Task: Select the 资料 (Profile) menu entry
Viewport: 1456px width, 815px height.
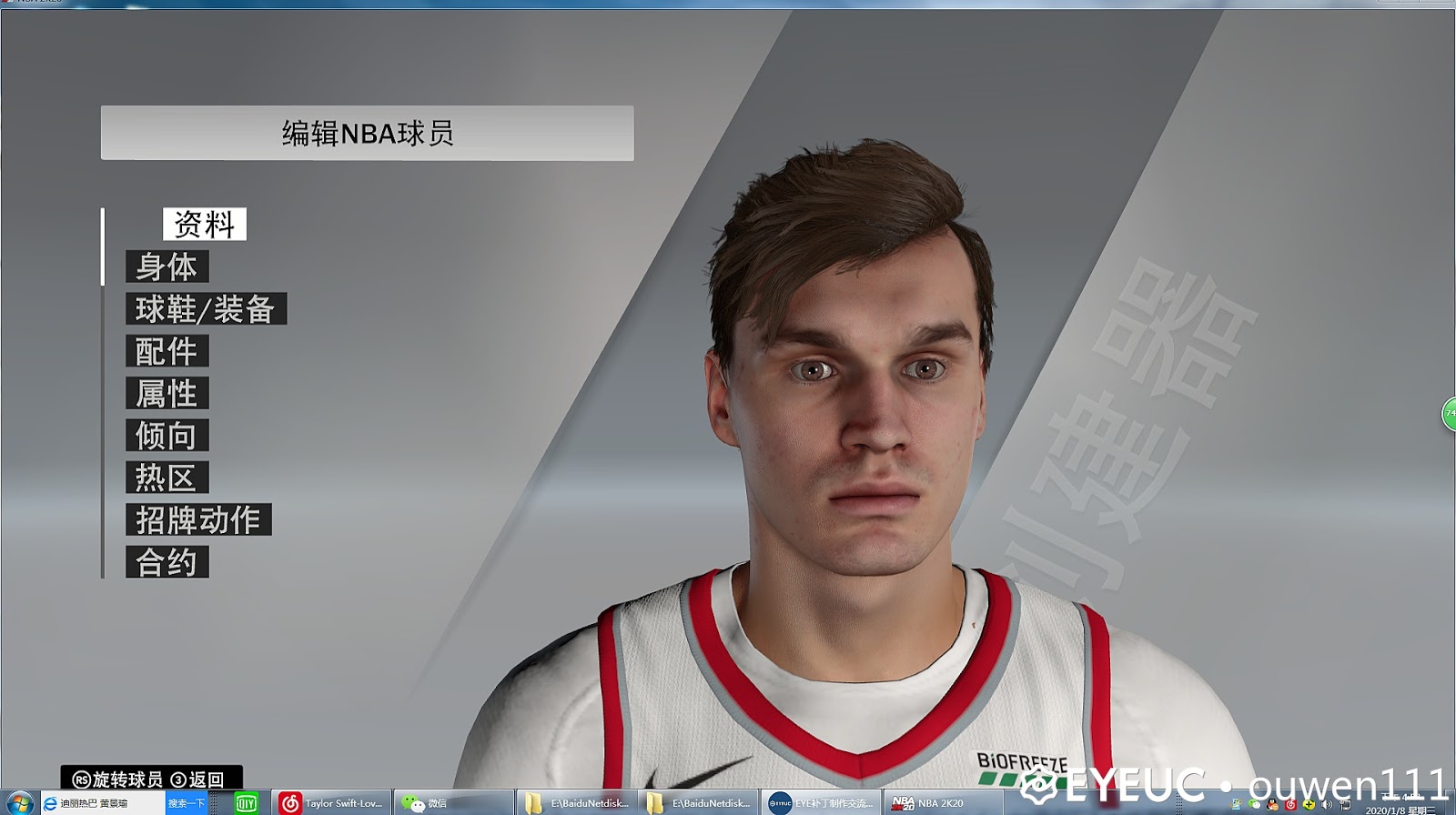Action: 205,224
